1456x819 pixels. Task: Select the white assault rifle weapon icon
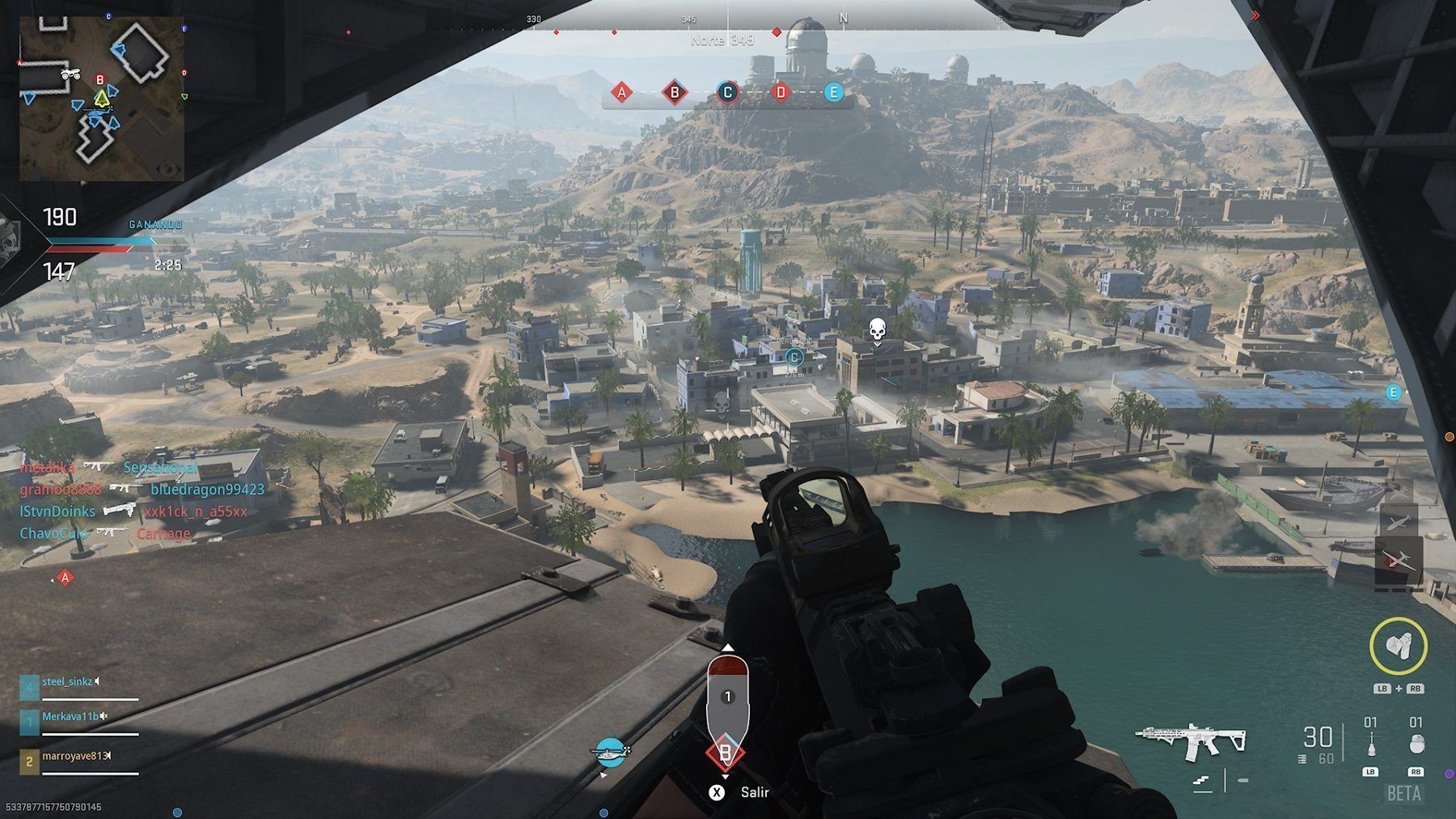[x=1191, y=739]
